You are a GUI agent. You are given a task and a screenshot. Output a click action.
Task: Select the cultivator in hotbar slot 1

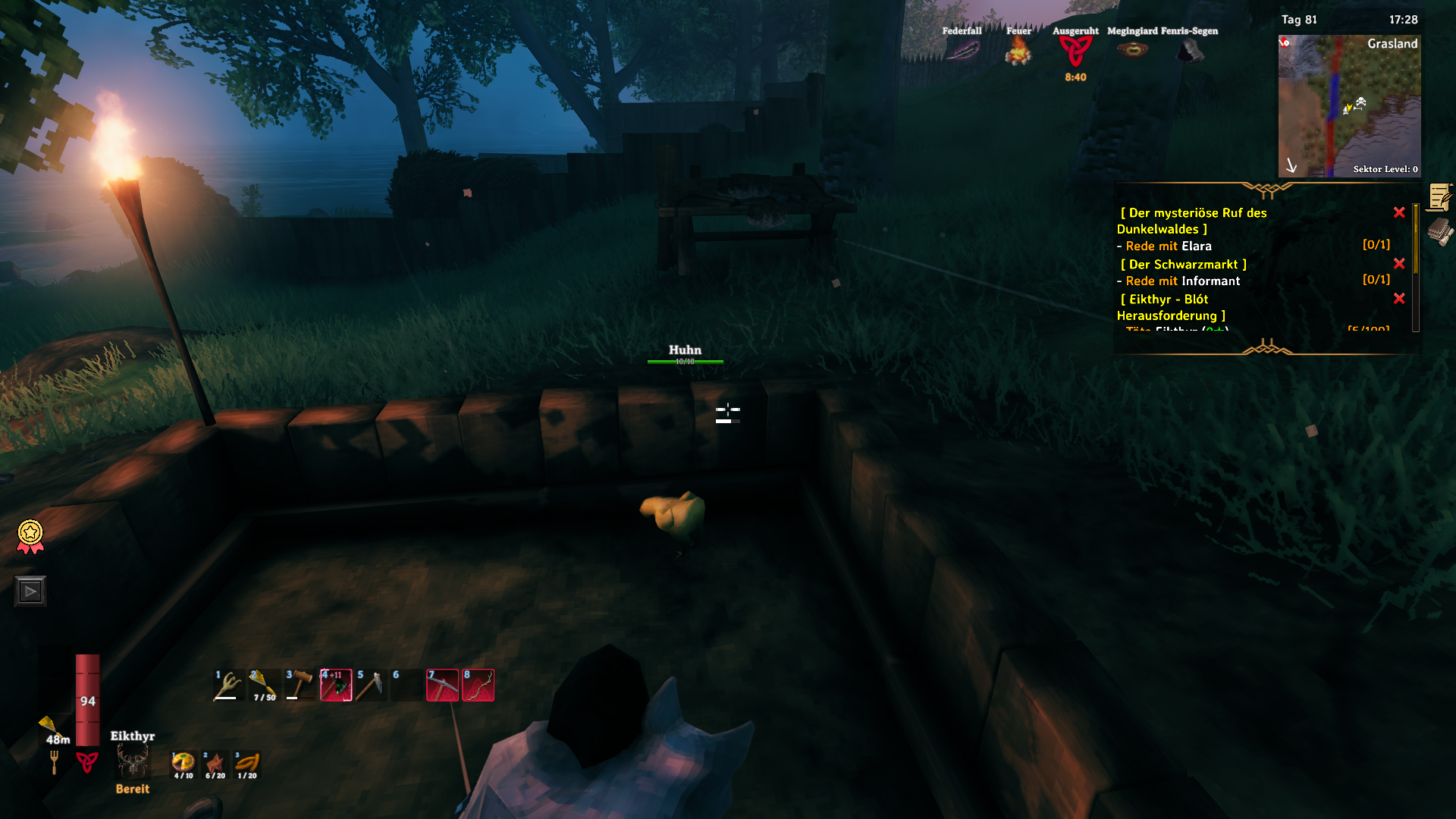click(227, 686)
